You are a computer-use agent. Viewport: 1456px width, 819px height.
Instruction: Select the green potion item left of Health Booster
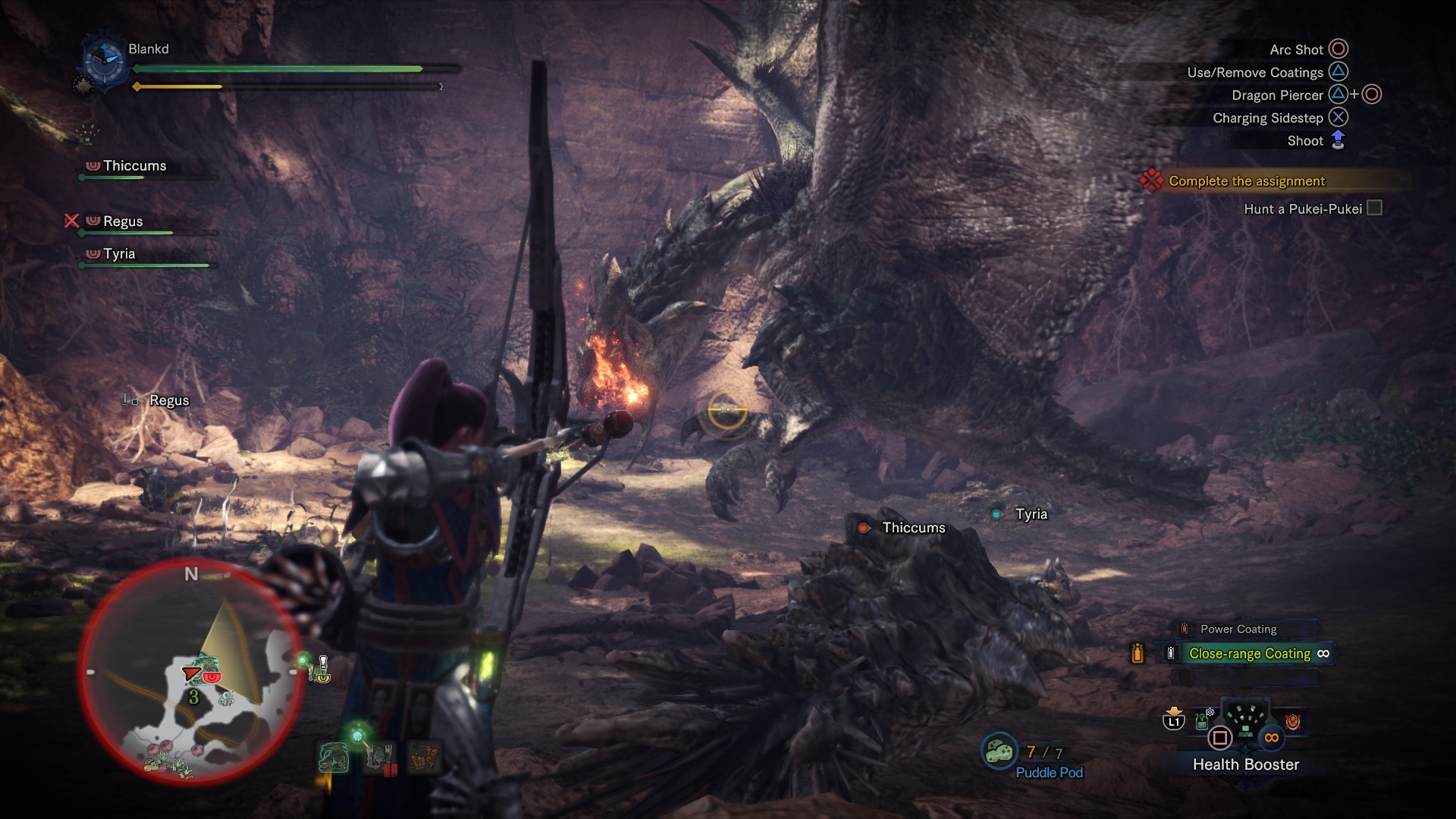(x=1203, y=719)
